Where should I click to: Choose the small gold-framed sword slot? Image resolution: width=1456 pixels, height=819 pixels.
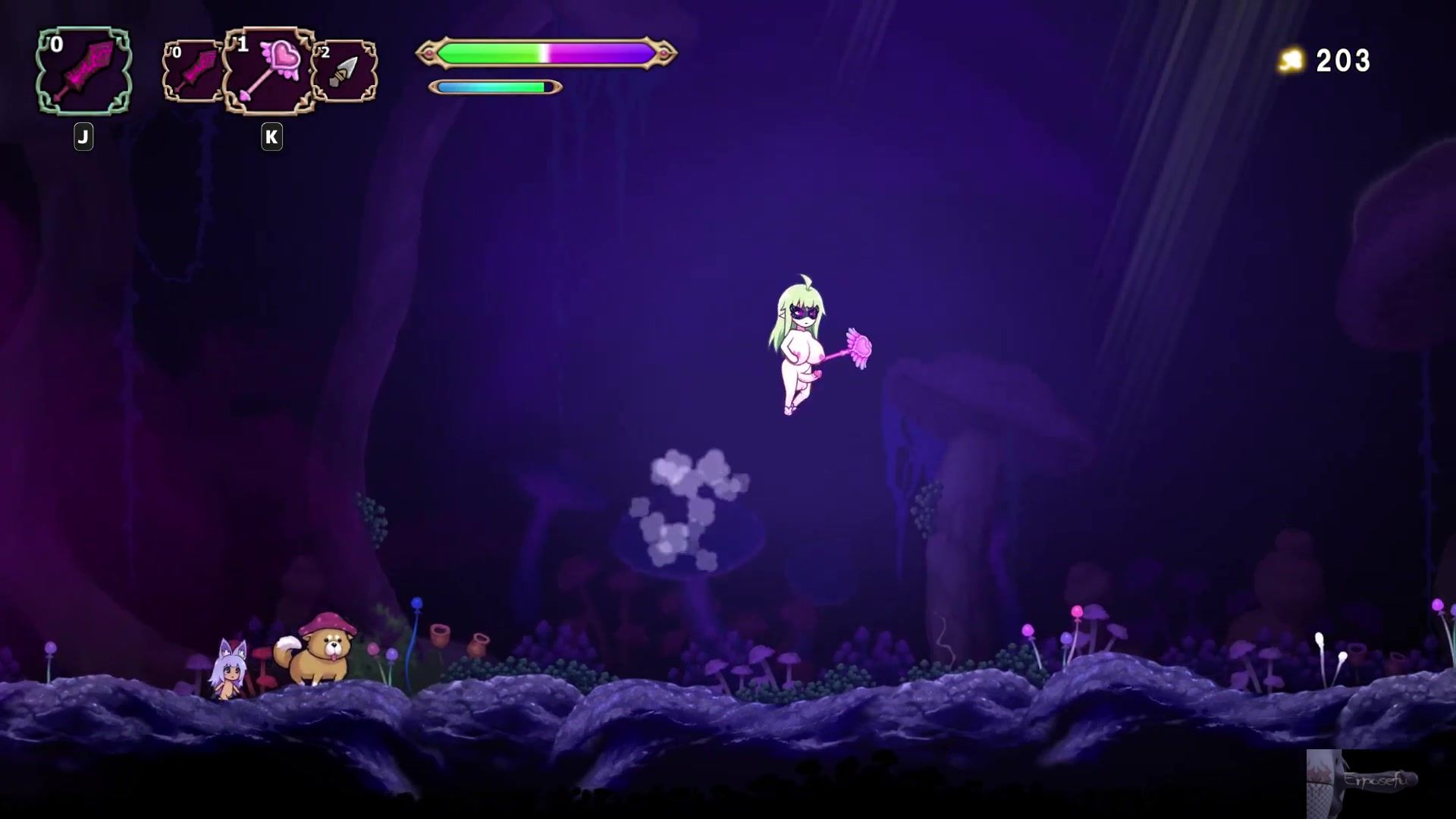(193, 71)
